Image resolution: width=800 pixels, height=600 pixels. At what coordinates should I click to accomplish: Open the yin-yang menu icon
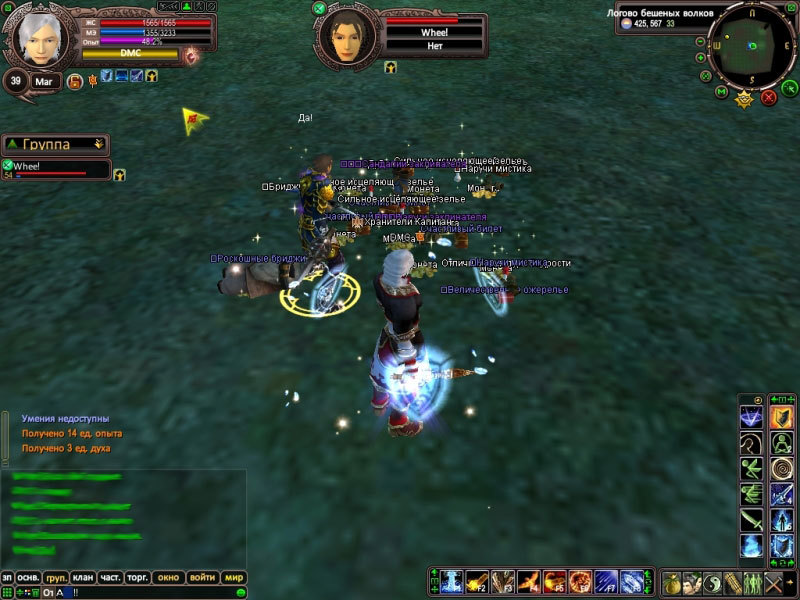click(x=714, y=582)
